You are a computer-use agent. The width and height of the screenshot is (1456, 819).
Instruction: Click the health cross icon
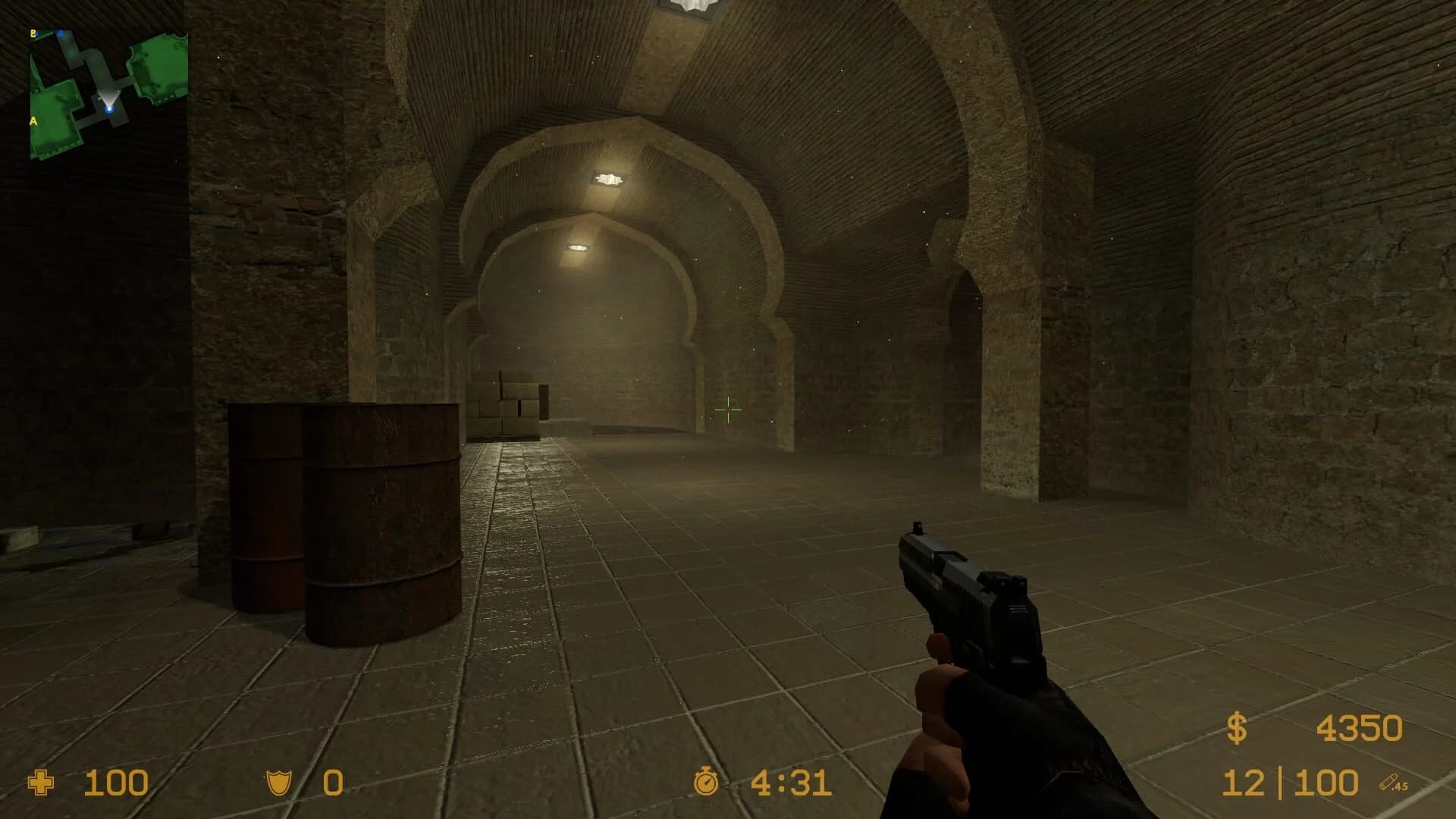[x=39, y=783]
